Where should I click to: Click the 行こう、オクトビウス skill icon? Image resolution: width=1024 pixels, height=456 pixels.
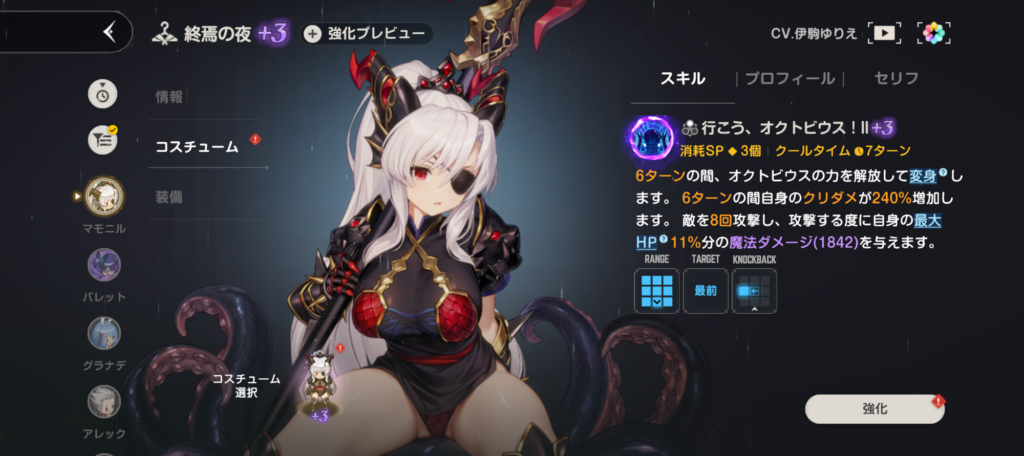pyautogui.click(x=653, y=139)
